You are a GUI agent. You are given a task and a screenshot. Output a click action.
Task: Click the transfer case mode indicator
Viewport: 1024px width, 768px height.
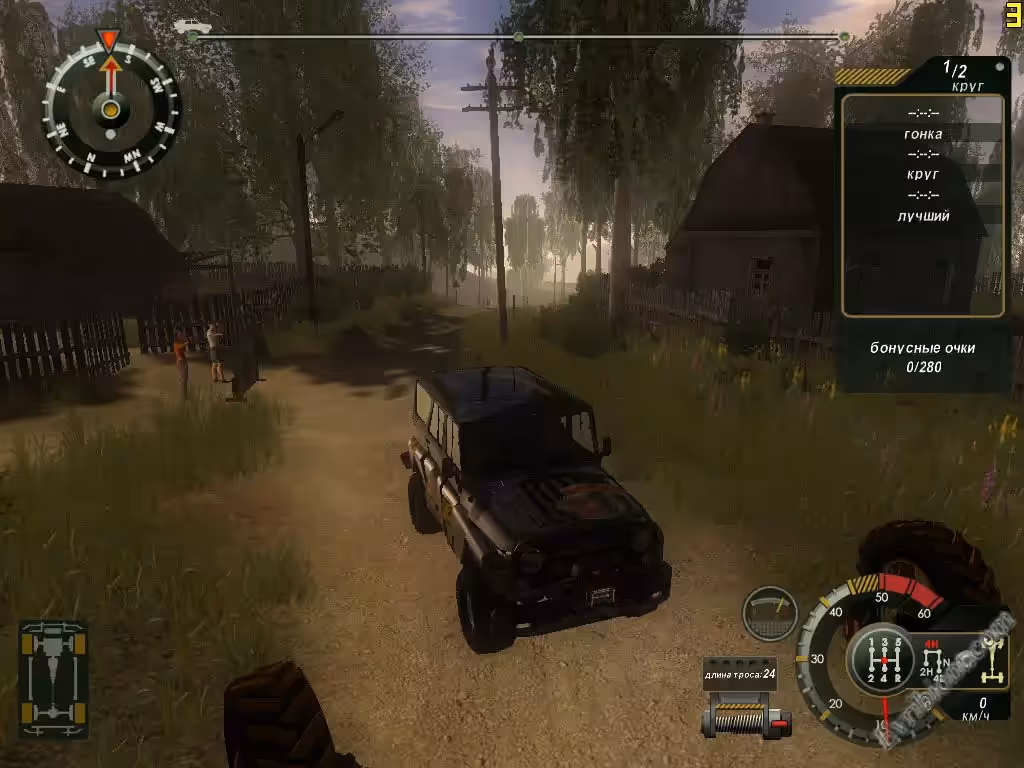(935, 661)
